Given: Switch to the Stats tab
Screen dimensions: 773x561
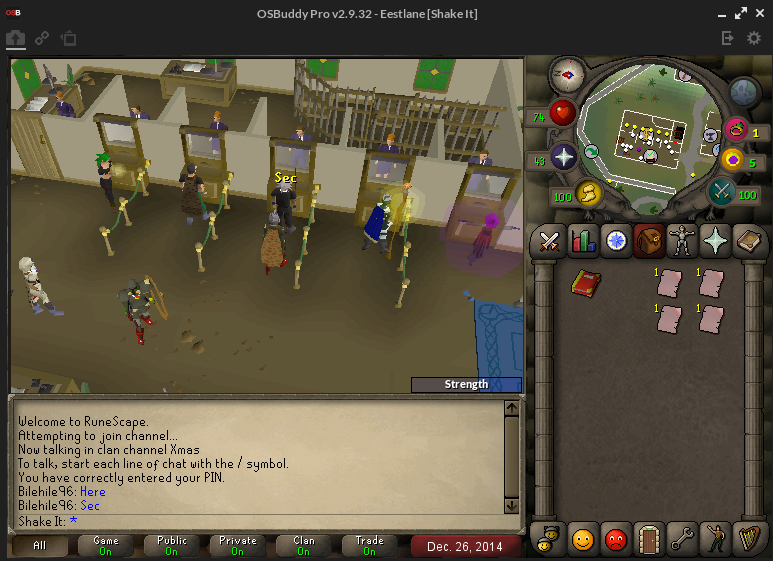Looking at the screenshot, I should click(582, 240).
